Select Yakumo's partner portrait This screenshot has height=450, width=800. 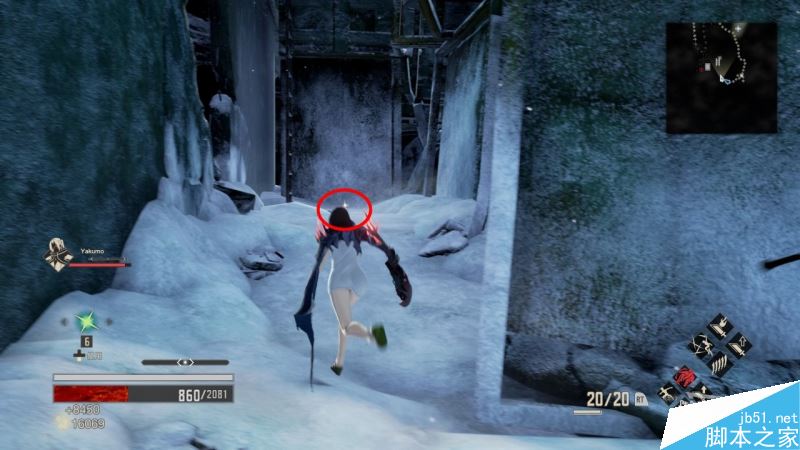pos(56,254)
